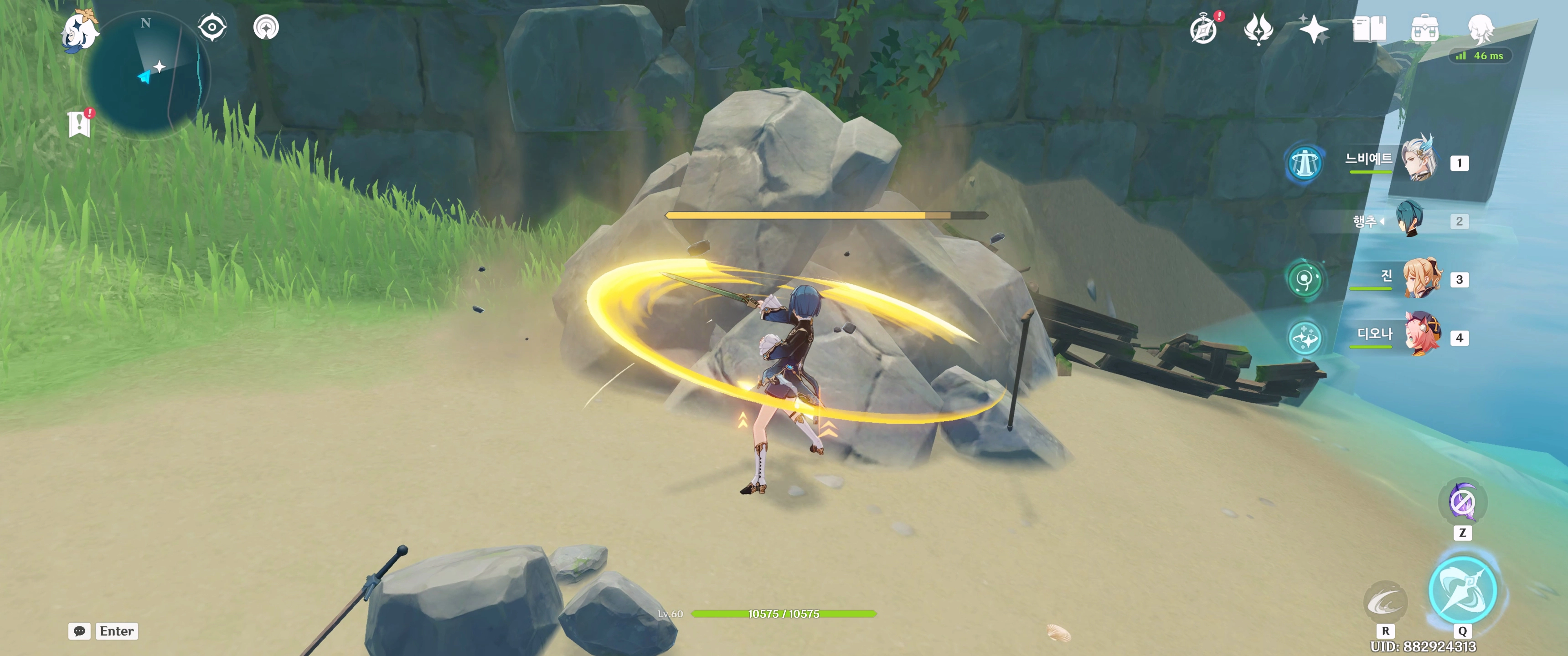Activate Xingqiu's elemental burst icon
This screenshot has height=656, width=1568.
click(x=1462, y=589)
